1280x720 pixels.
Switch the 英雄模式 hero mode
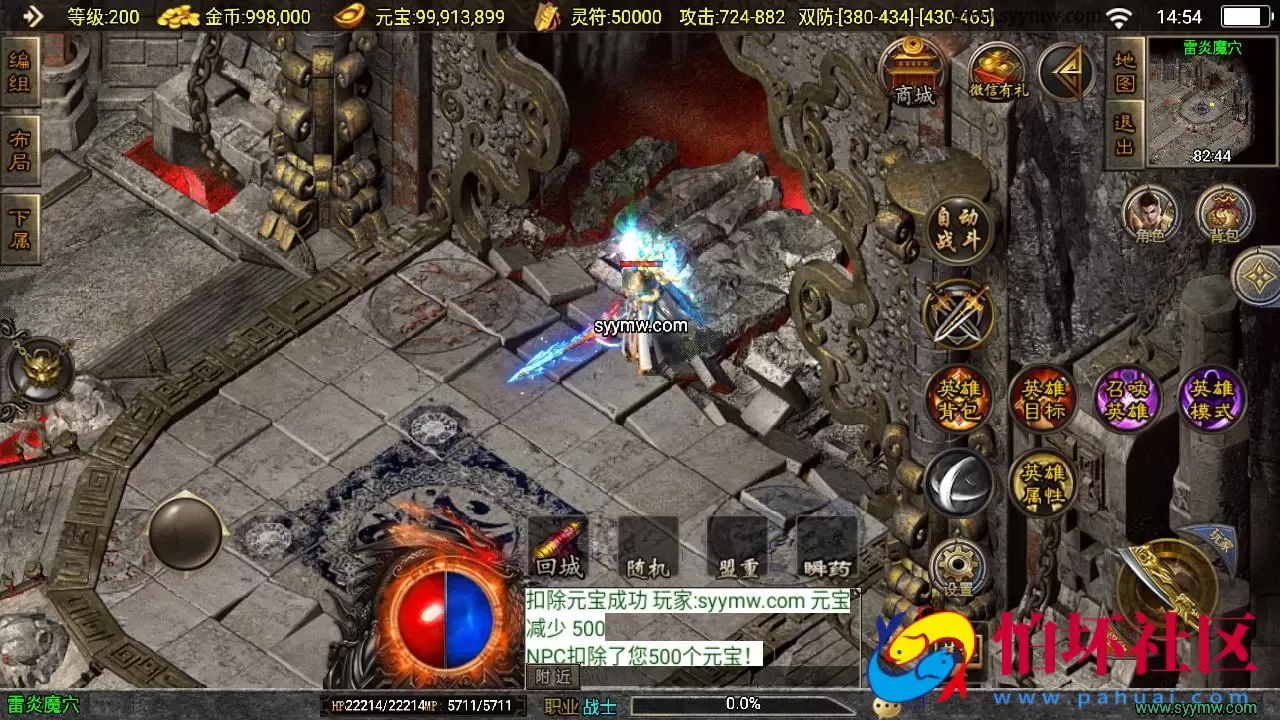(x=1212, y=399)
